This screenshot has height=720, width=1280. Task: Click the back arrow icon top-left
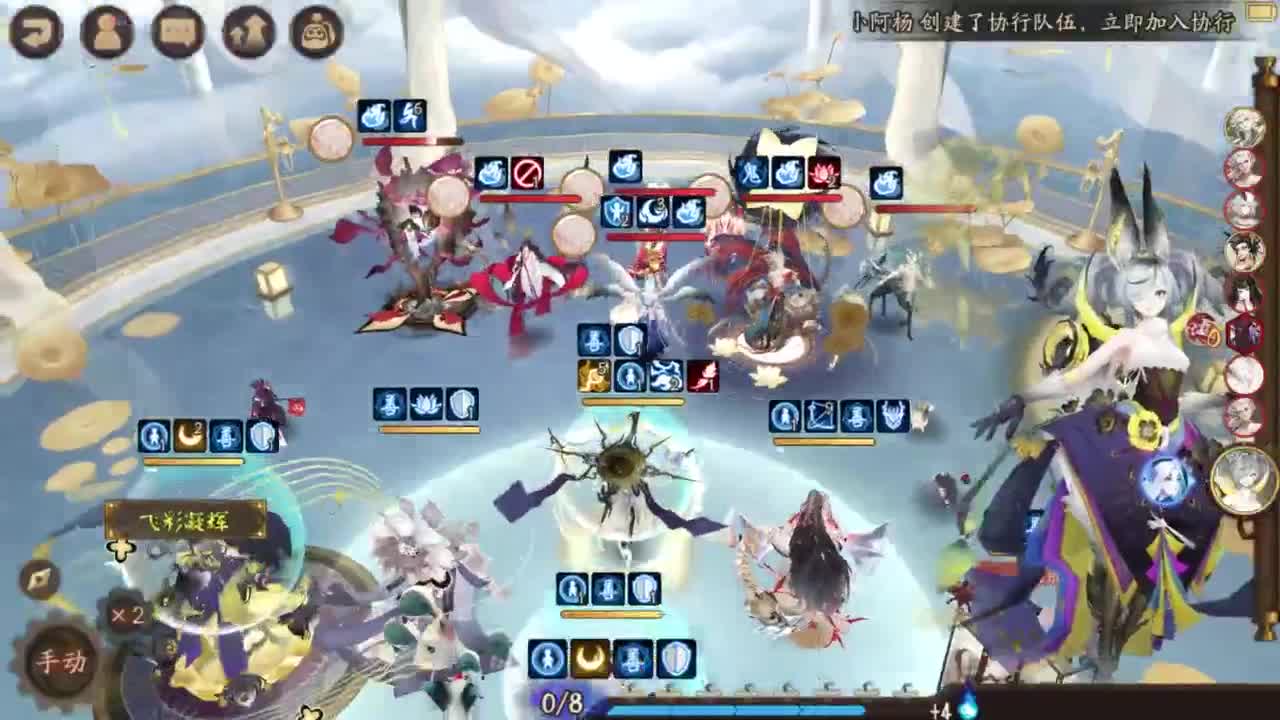pos(36,31)
